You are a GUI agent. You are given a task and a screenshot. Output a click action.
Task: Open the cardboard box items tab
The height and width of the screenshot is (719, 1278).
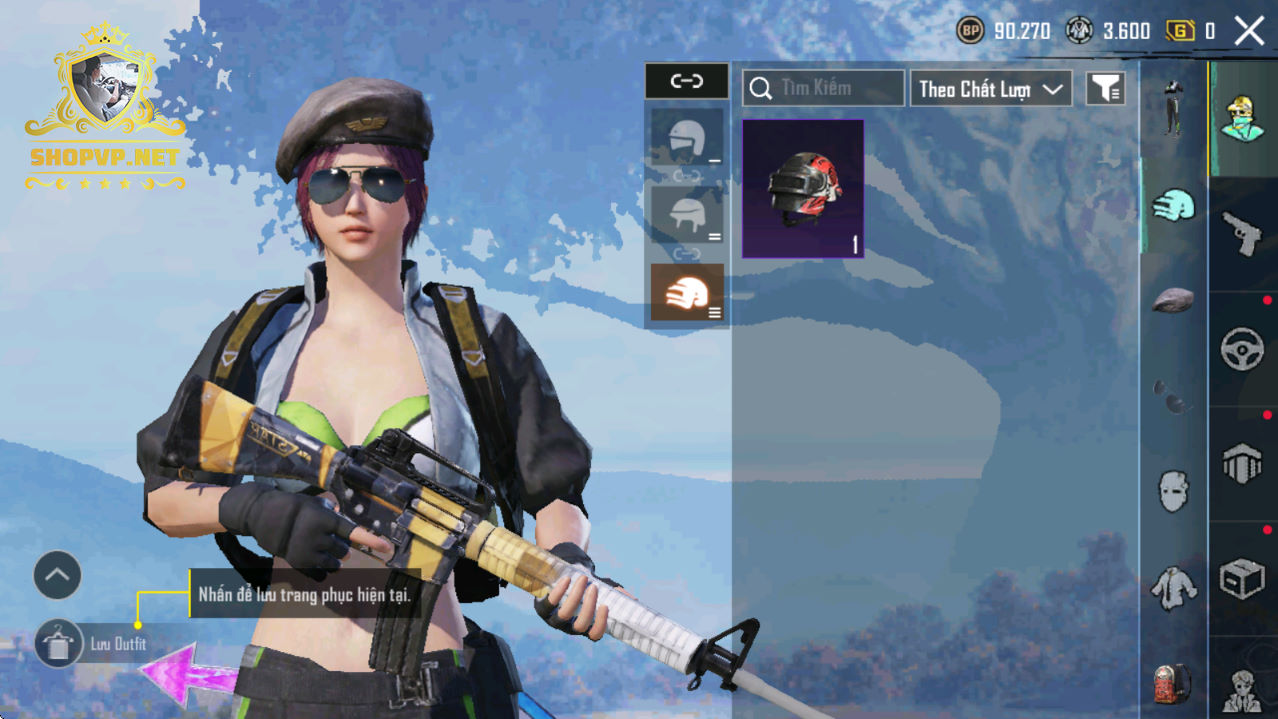click(1242, 579)
